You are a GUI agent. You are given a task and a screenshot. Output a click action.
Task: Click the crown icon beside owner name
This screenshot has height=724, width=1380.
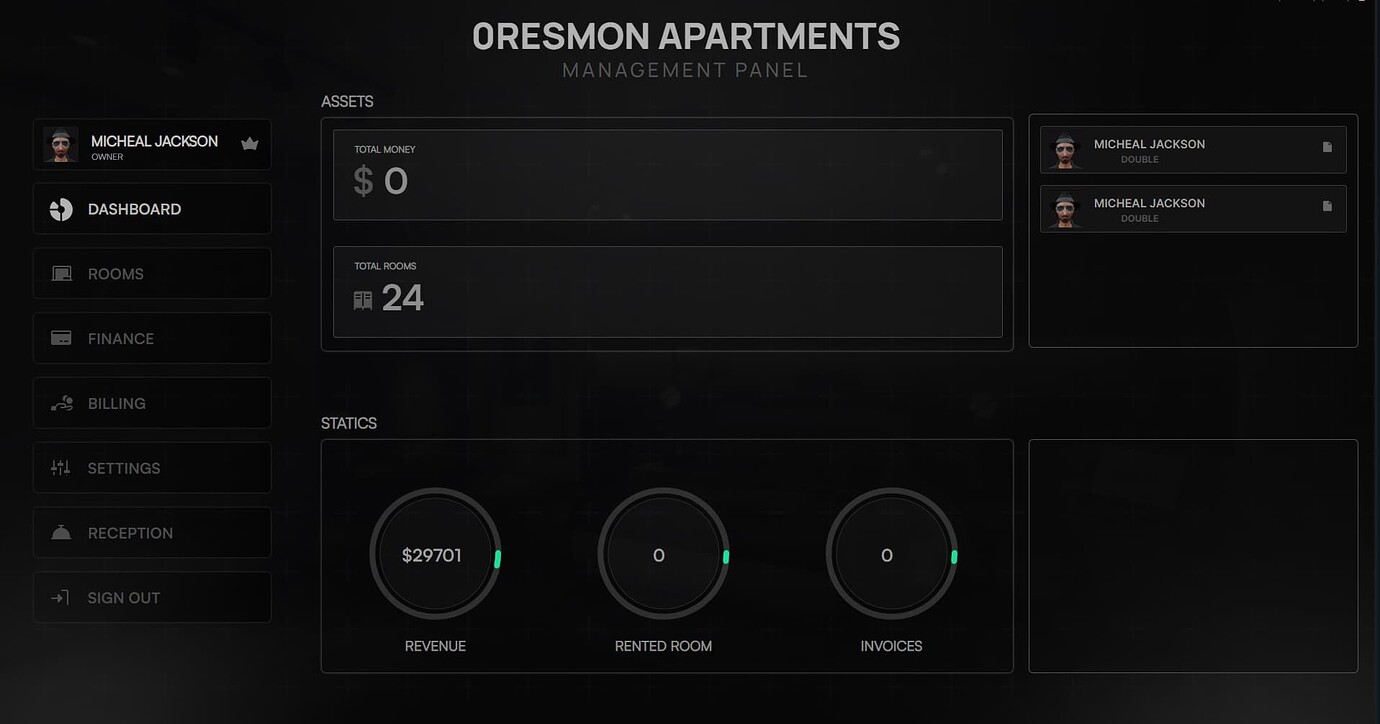[249, 144]
